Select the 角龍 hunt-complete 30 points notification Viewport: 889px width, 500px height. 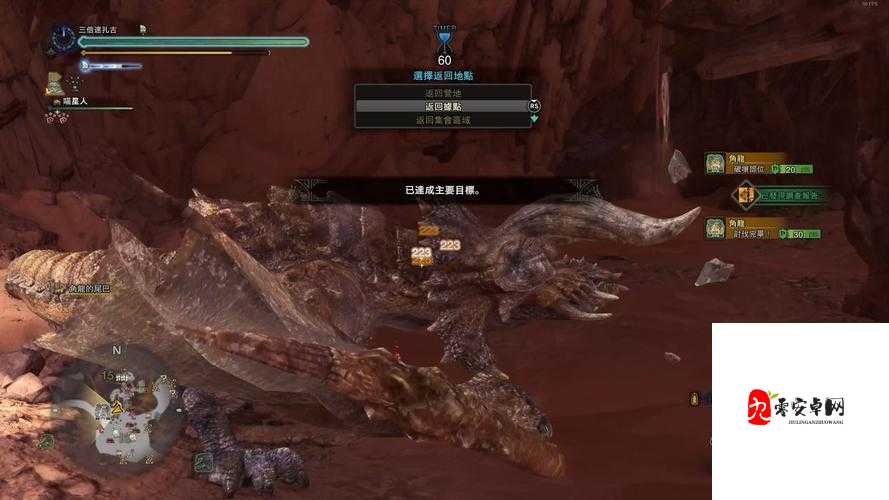tap(762, 228)
